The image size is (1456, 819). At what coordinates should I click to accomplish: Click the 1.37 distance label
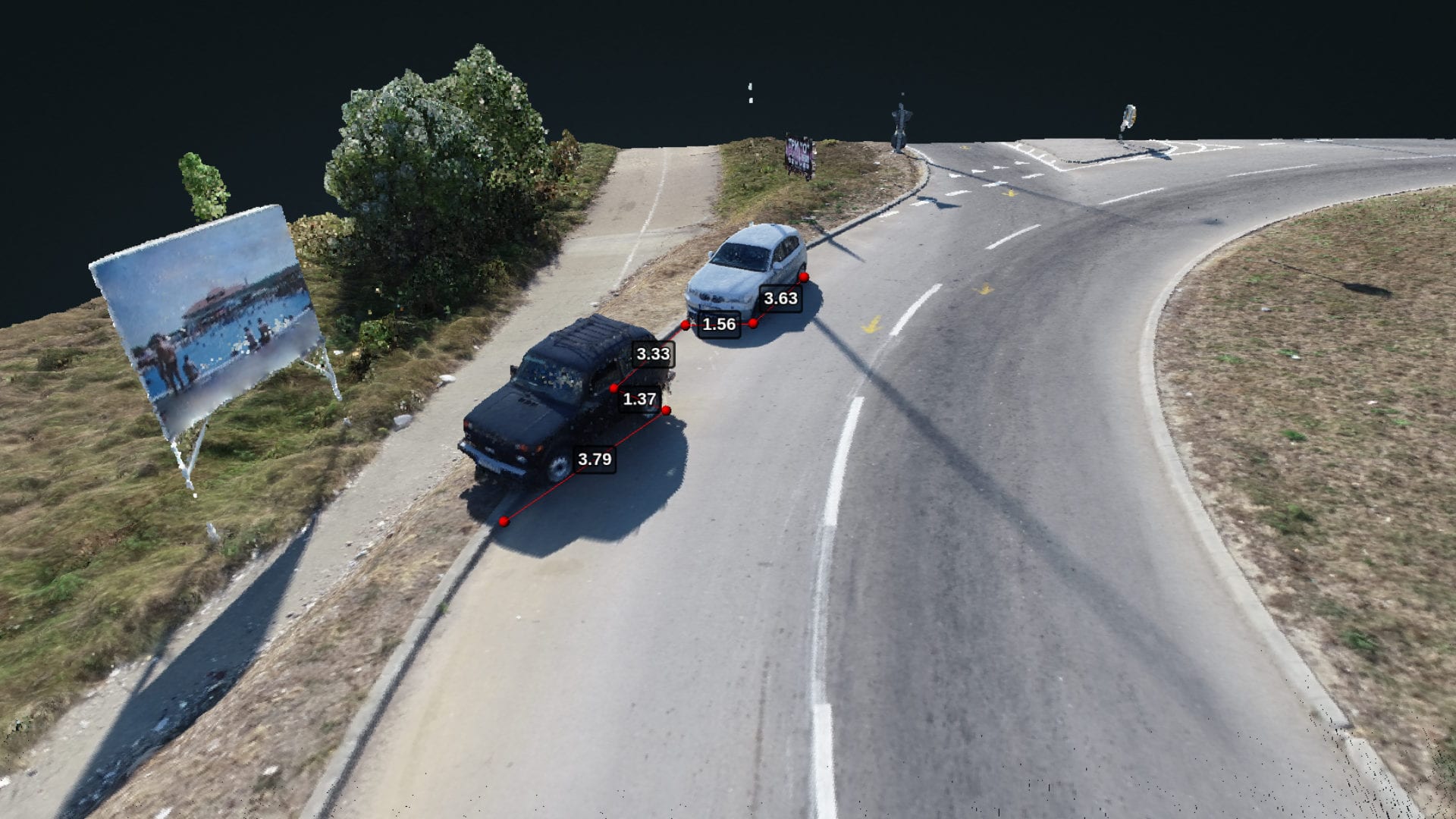pos(639,399)
